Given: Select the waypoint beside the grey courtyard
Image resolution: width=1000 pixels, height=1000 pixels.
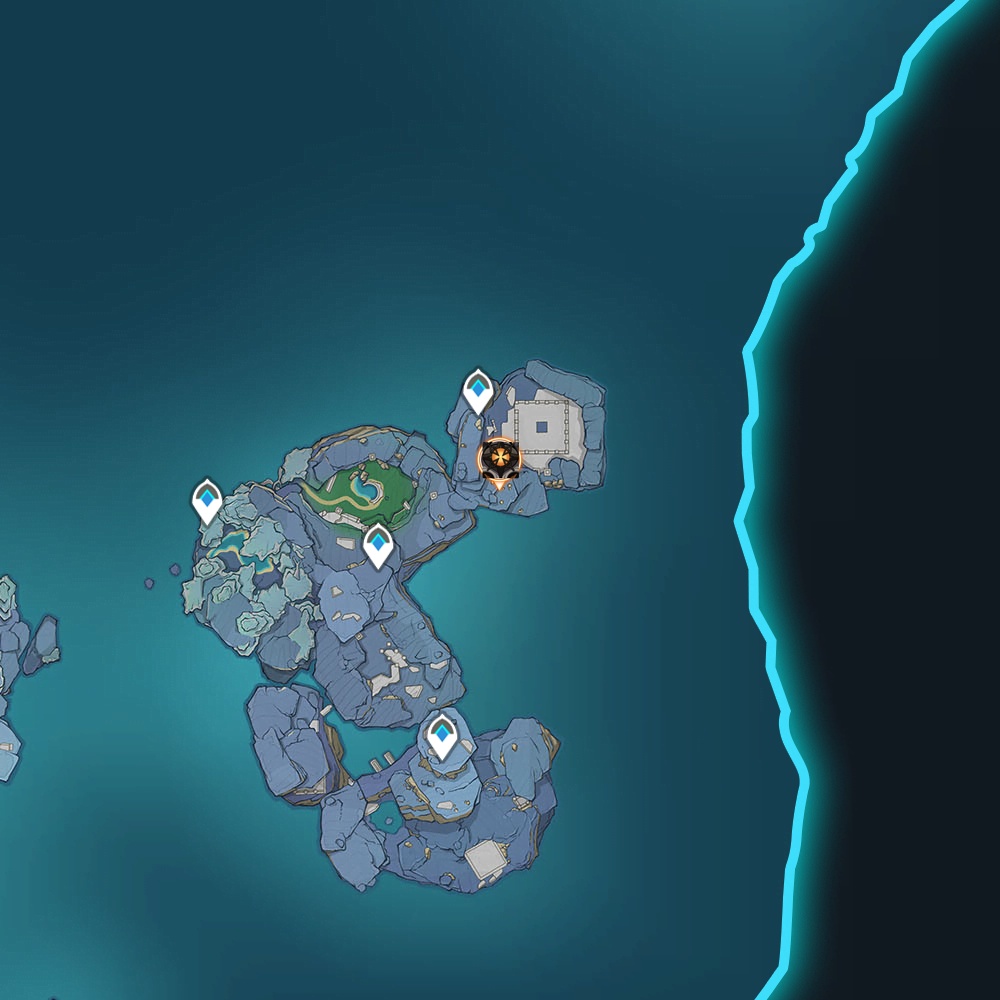Looking at the screenshot, I should click(479, 389).
